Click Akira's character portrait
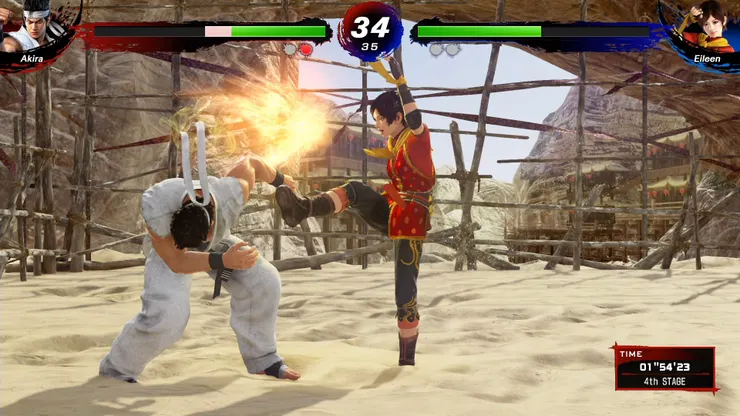Image resolution: width=740 pixels, height=416 pixels. 30,28
